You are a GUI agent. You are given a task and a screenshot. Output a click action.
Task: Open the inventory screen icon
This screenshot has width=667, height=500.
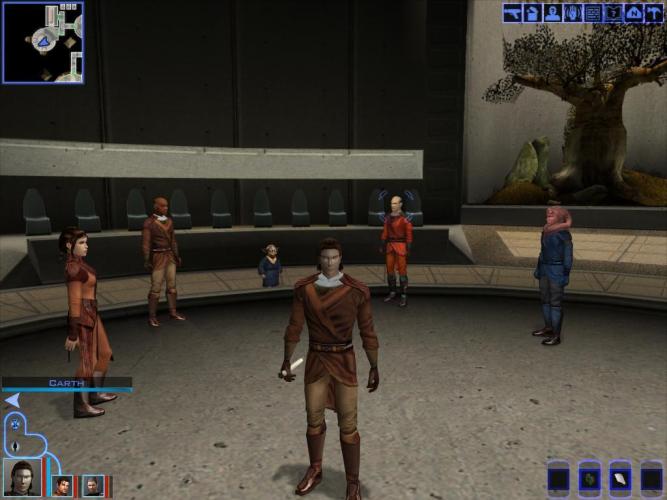pos(533,13)
